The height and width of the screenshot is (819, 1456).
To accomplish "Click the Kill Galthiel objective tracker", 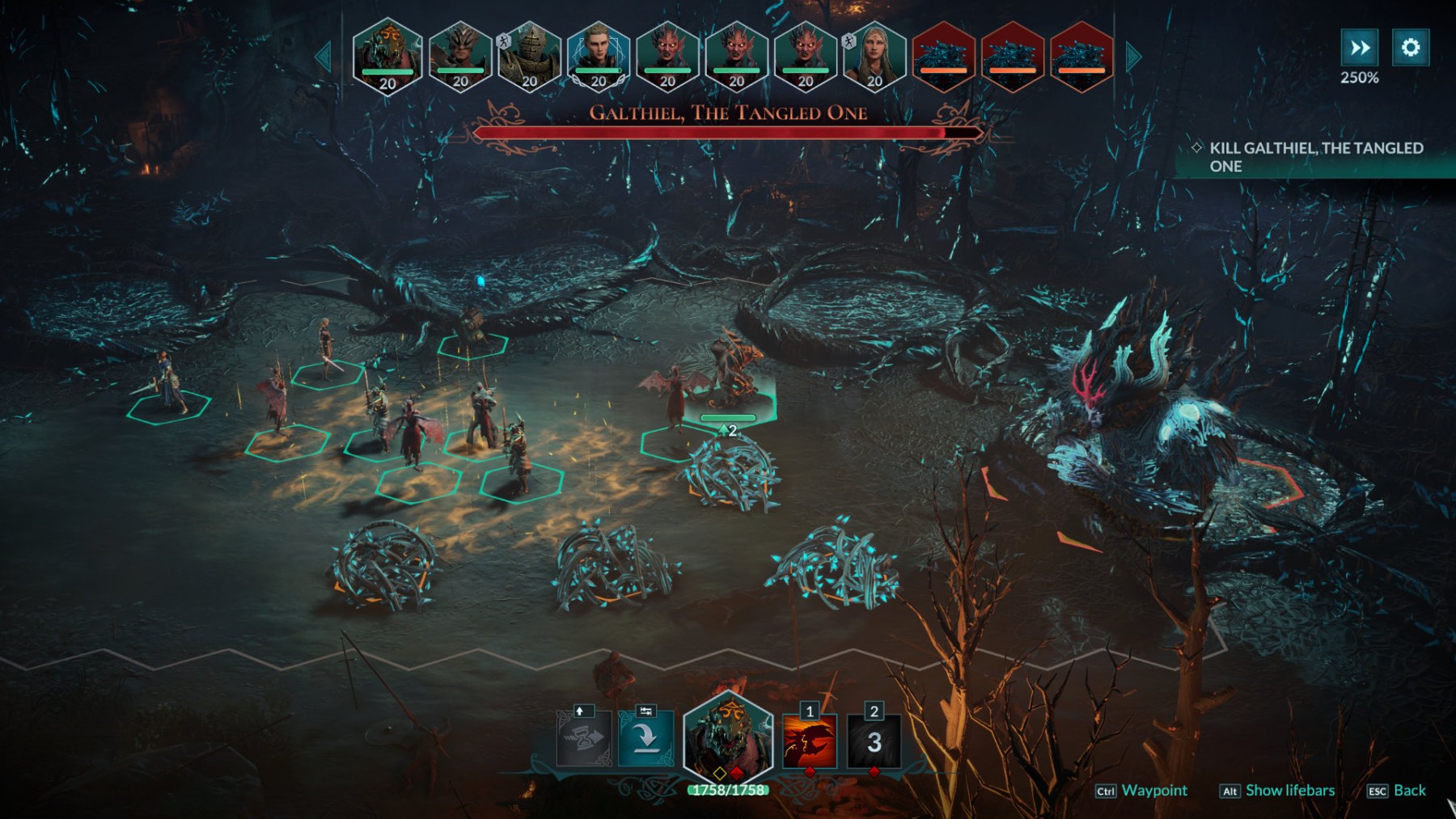I will tap(1315, 157).
